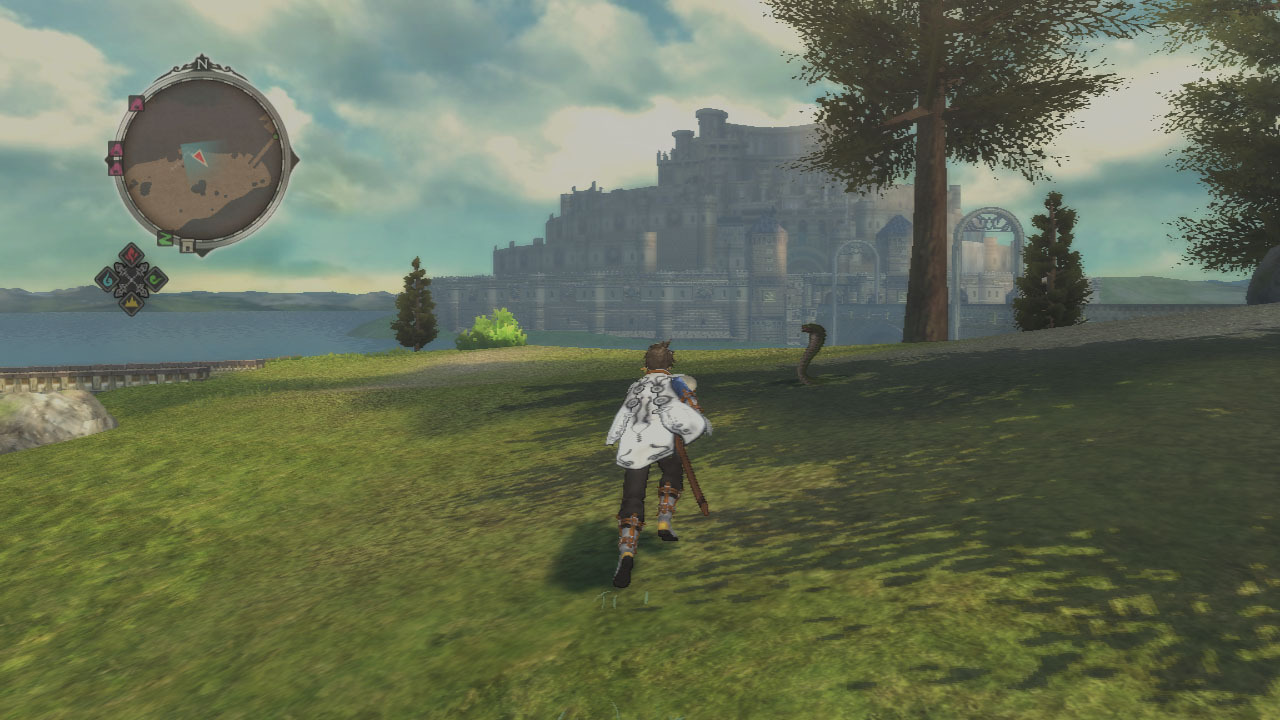This screenshot has width=1280, height=720.
Task: Toggle the water element diamond off
Action: point(106,280)
